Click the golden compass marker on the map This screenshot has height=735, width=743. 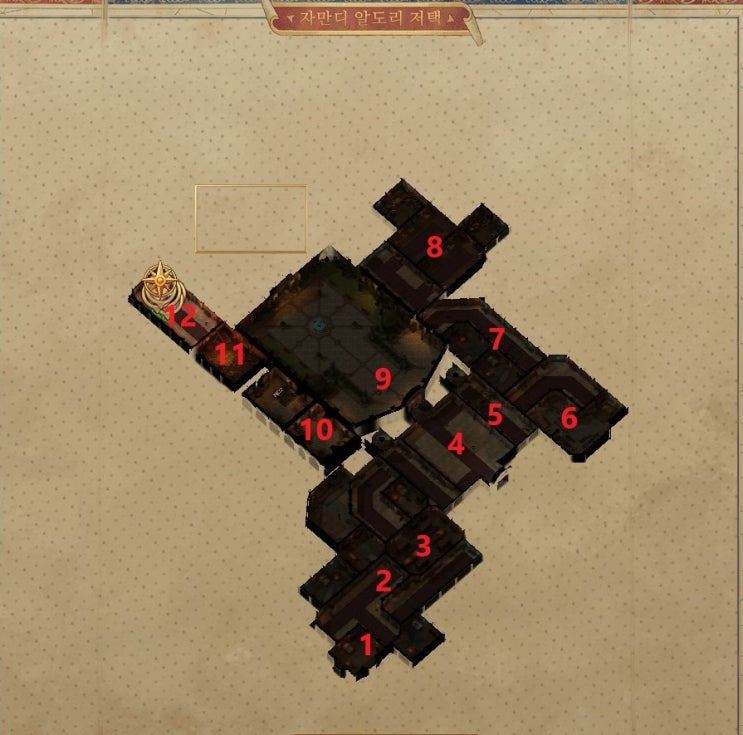tap(159, 283)
